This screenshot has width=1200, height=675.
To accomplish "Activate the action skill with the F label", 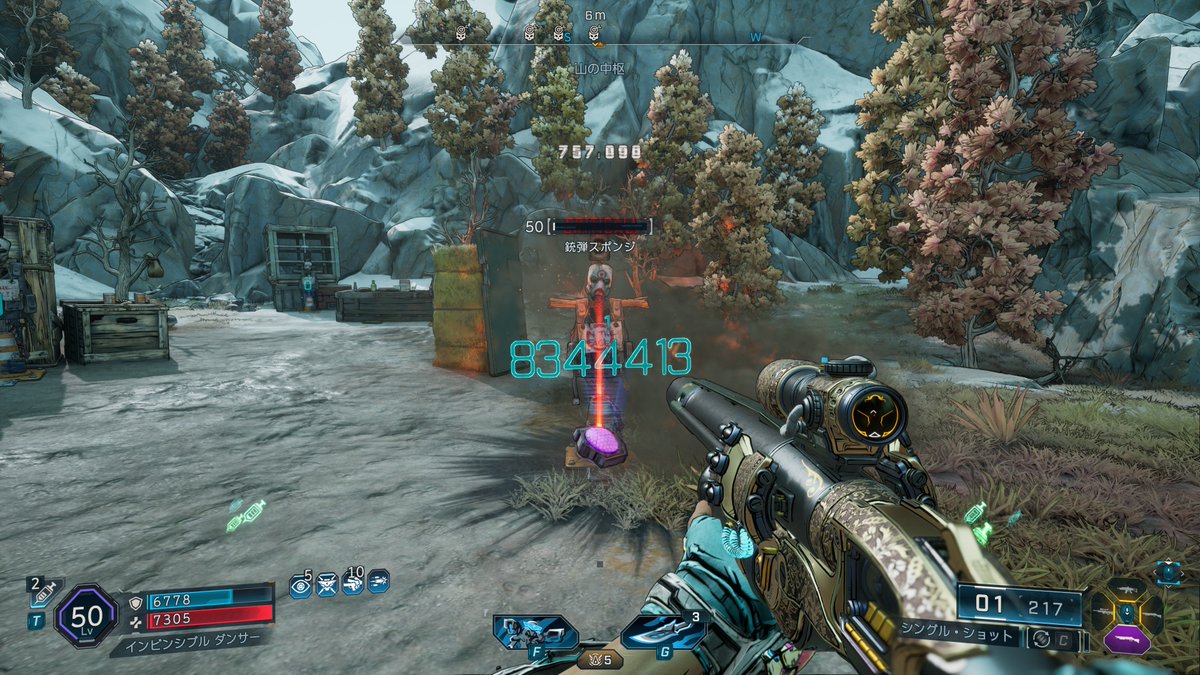I will [x=536, y=633].
